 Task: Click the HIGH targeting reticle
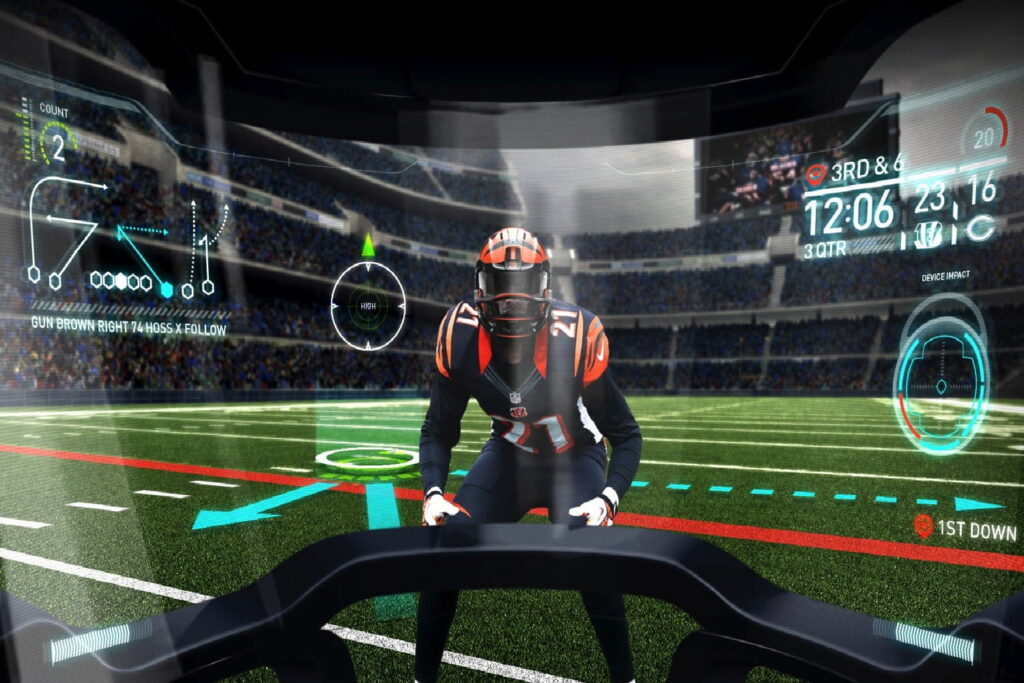tap(368, 305)
